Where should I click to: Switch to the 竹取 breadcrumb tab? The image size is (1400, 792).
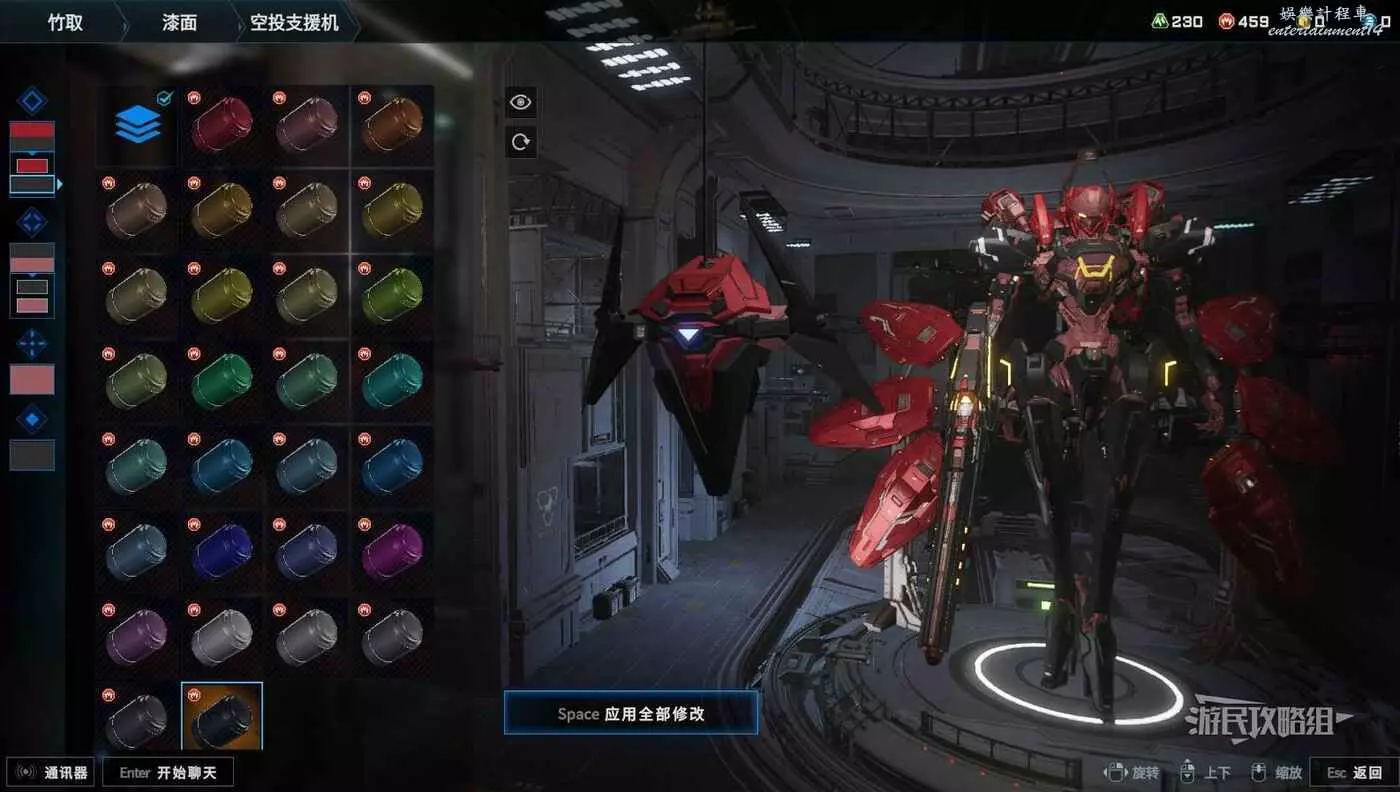(65, 21)
